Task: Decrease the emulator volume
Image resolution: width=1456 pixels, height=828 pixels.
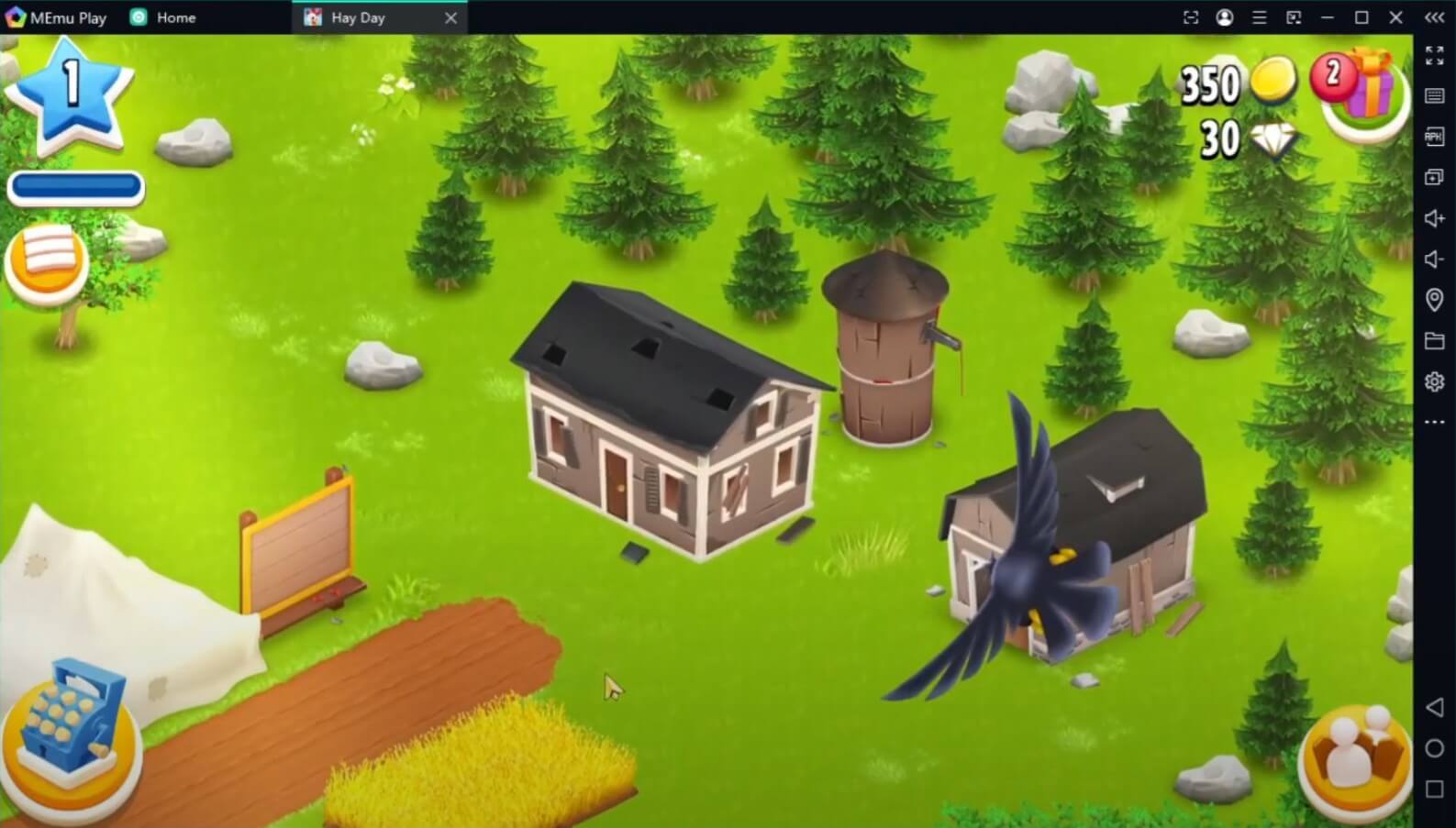Action: tap(1434, 258)
